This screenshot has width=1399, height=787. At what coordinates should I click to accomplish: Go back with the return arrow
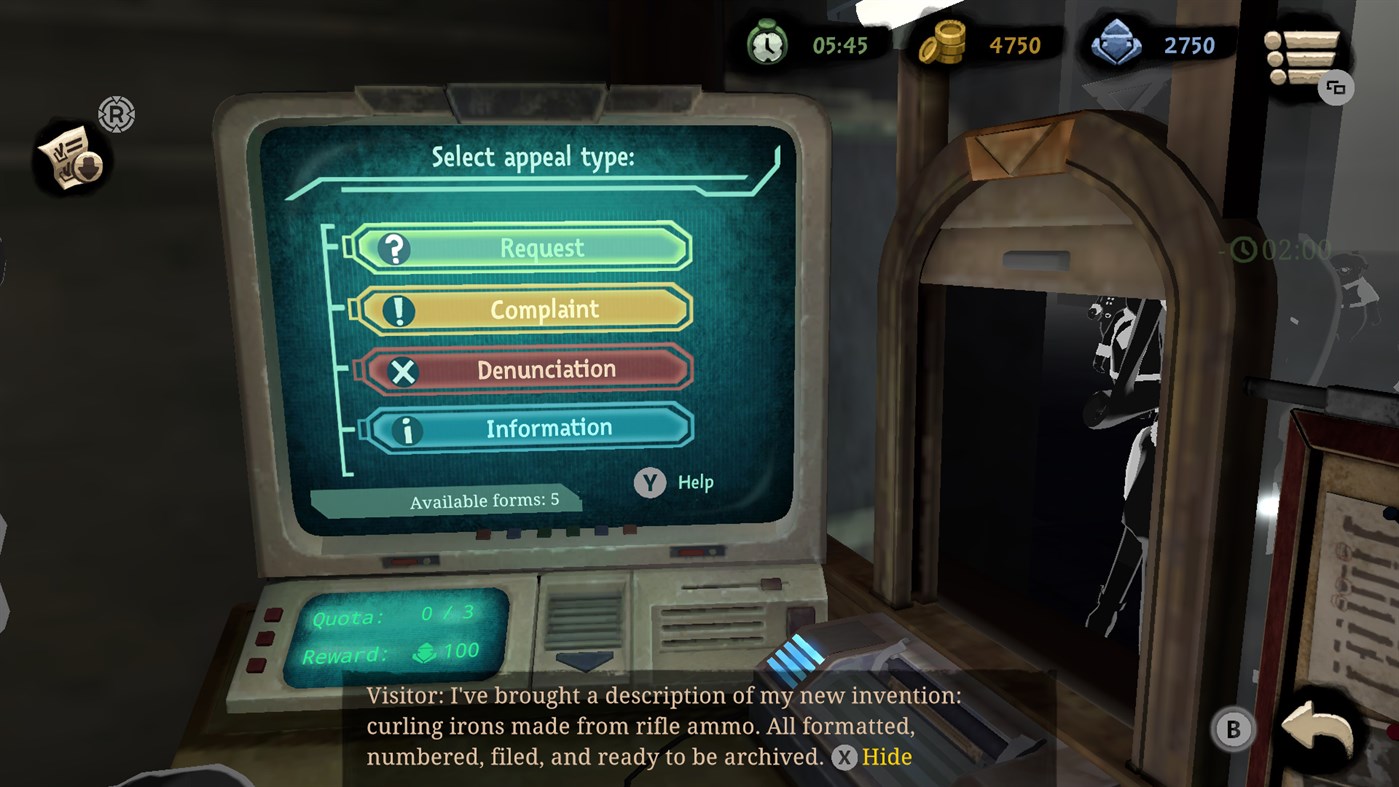(1317, 731)
